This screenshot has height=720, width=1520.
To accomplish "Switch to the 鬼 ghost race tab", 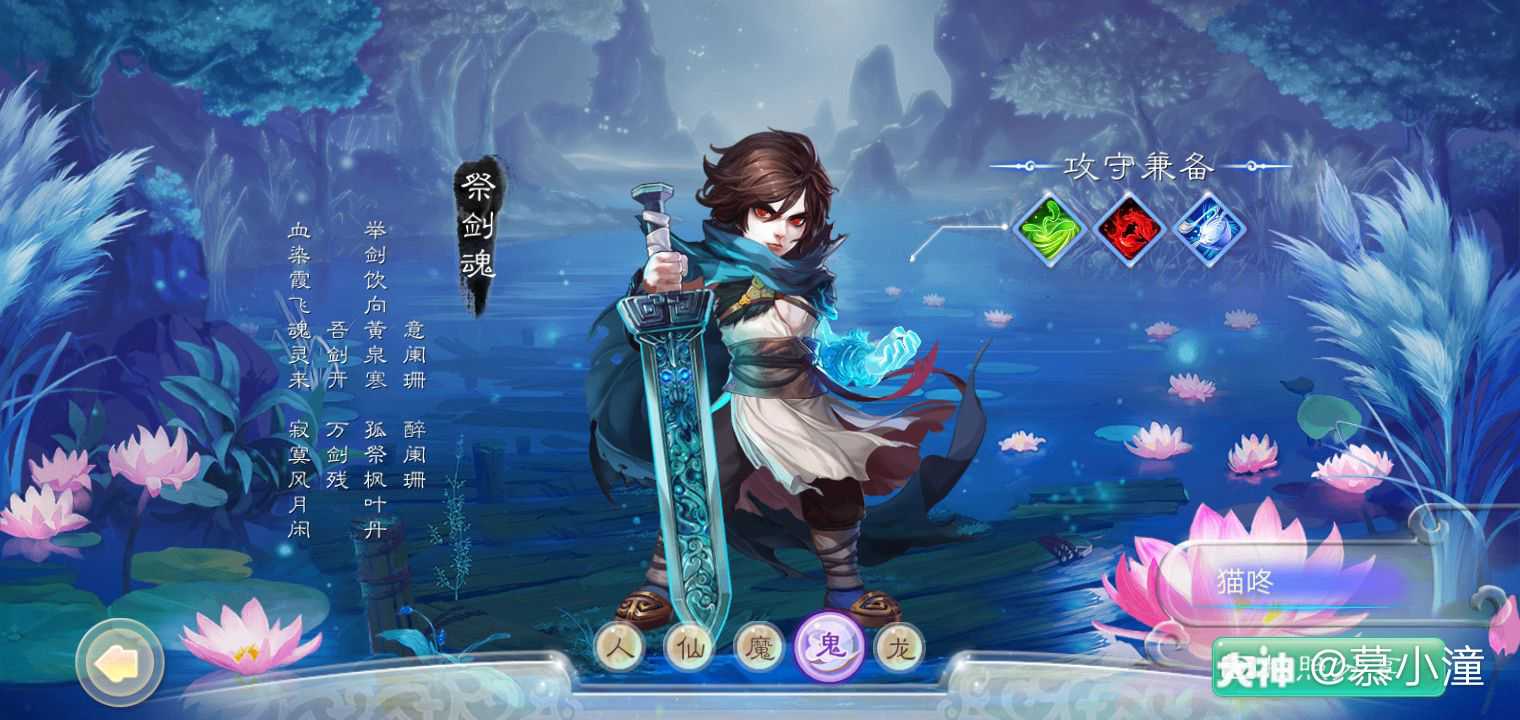I will 831,647.
